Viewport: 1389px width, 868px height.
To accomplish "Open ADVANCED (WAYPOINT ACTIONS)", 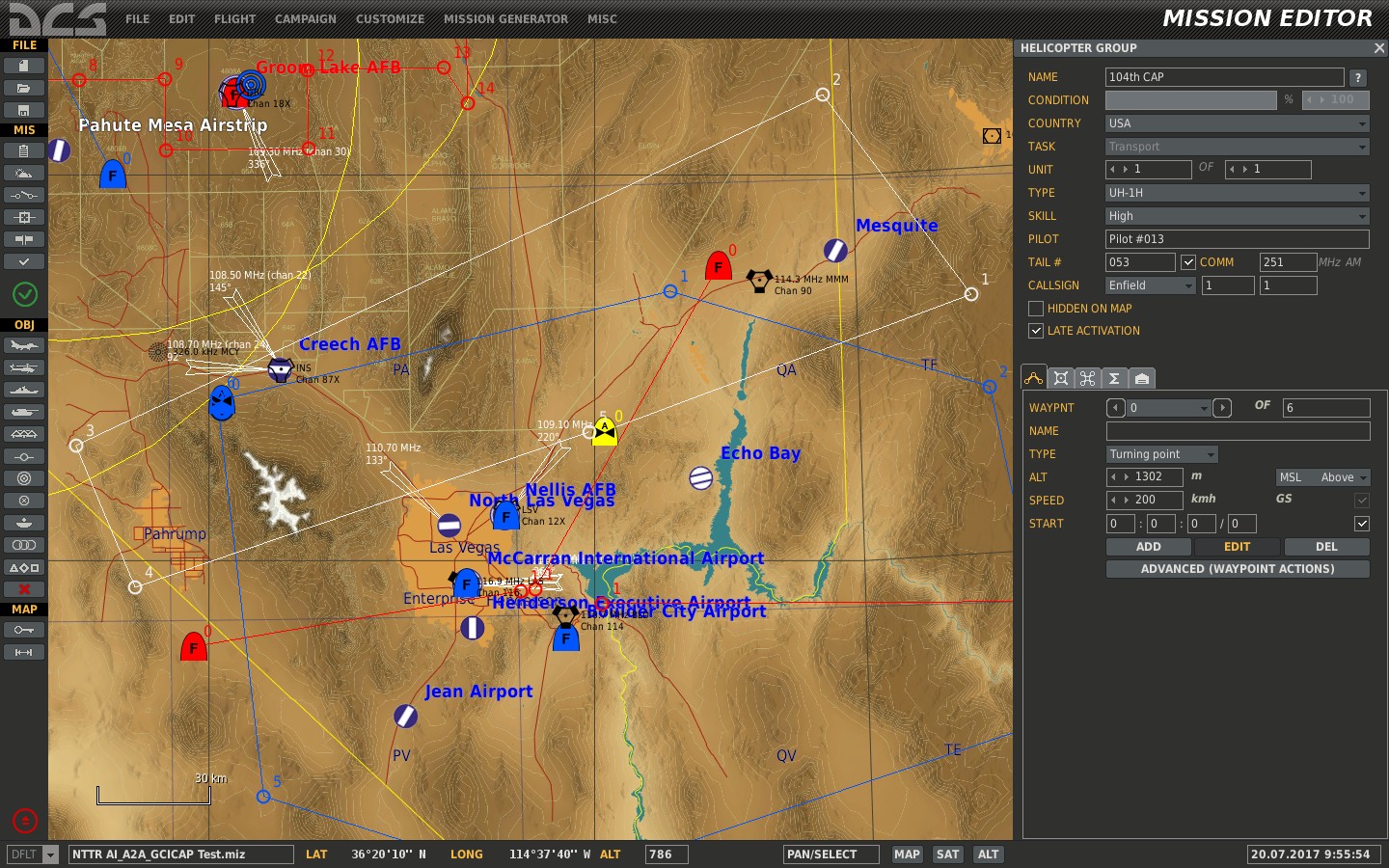I will click(1238, 568).
